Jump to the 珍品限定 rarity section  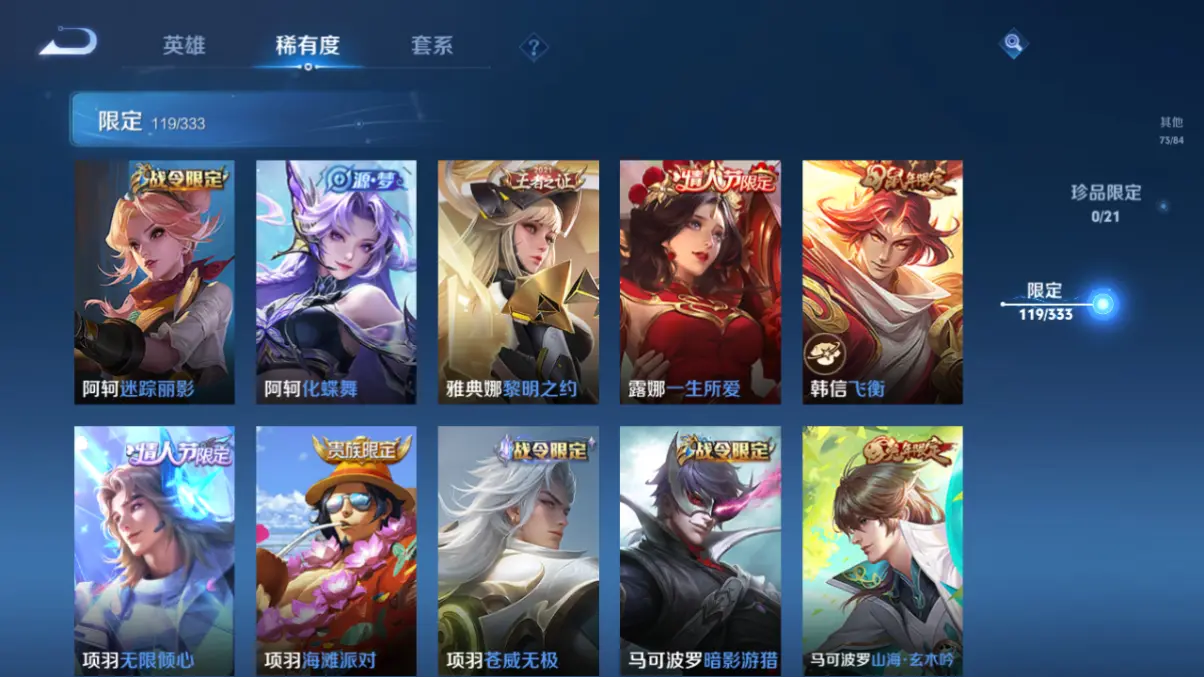click(x=1105, y=202)
